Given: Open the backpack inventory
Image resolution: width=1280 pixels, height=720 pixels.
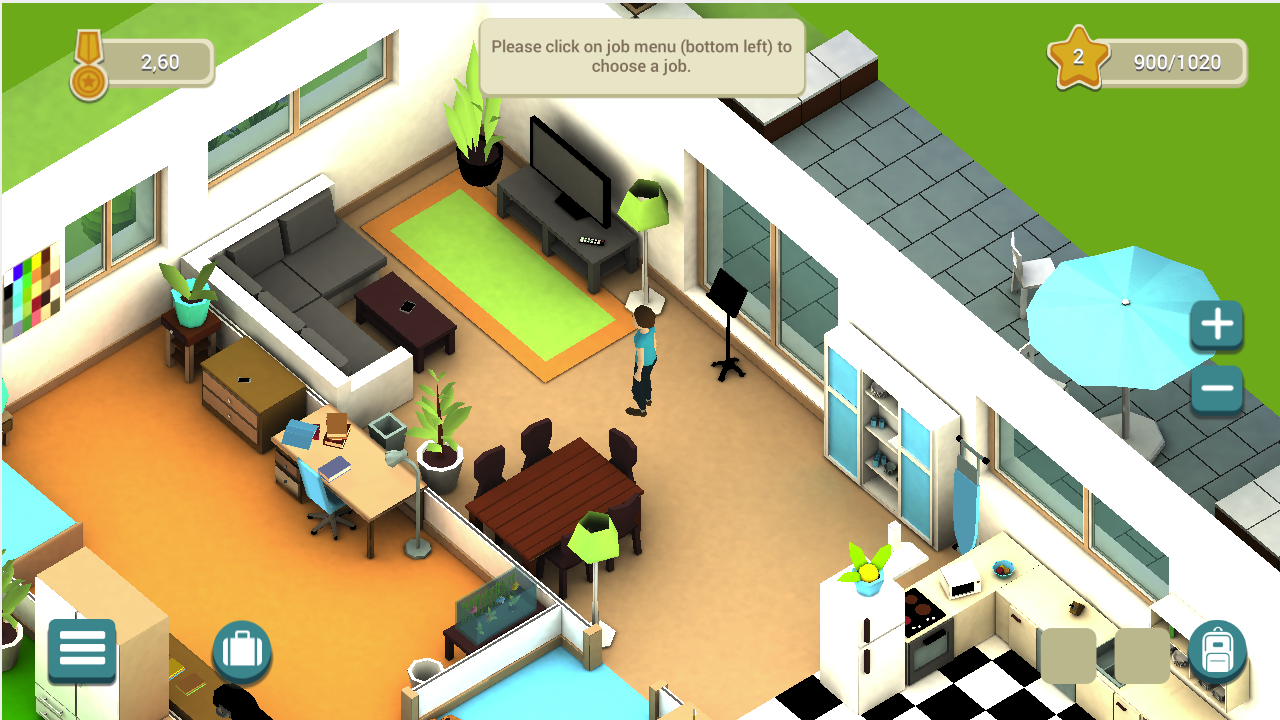Looking at the screenshot, I should (x=1217, y=651).
